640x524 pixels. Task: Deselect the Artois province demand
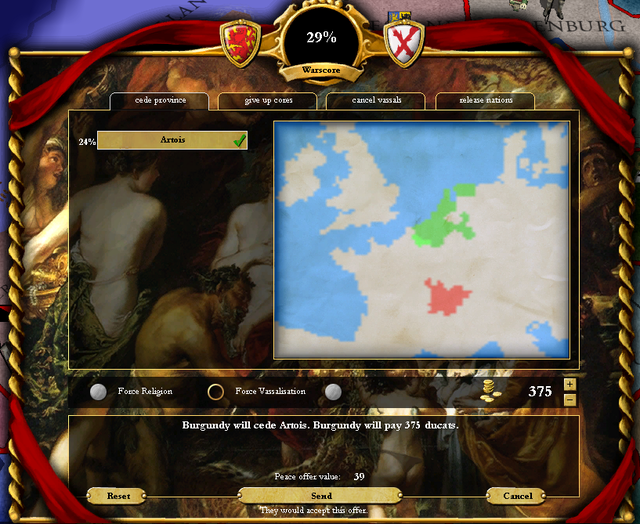172,141
